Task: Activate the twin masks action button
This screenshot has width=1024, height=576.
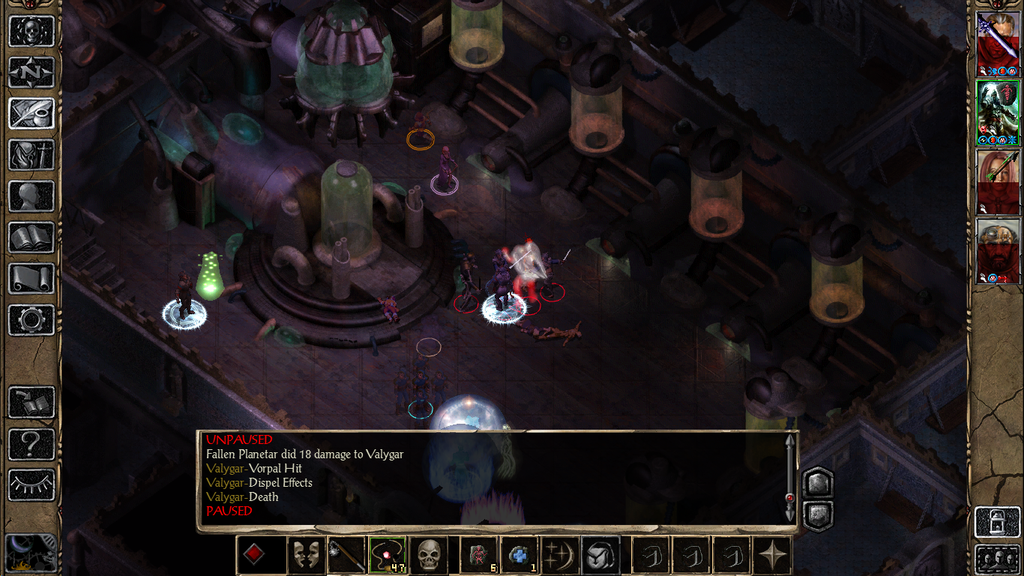Action: point(305,555)
